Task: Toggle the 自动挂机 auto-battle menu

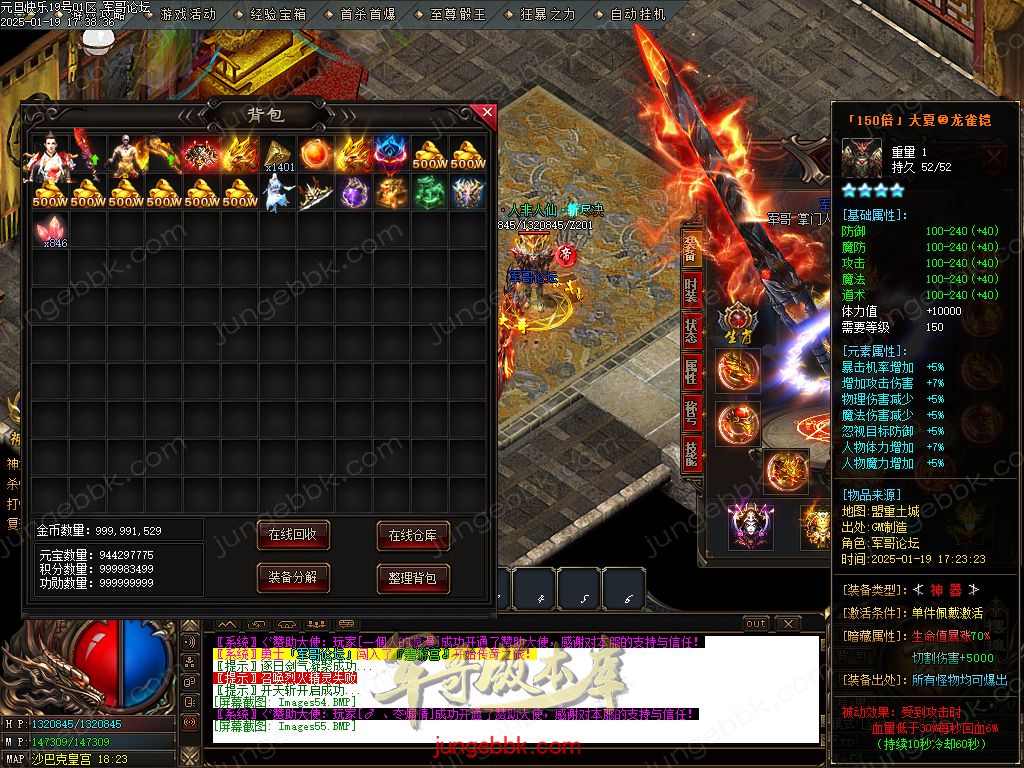Action: point(637,15)
